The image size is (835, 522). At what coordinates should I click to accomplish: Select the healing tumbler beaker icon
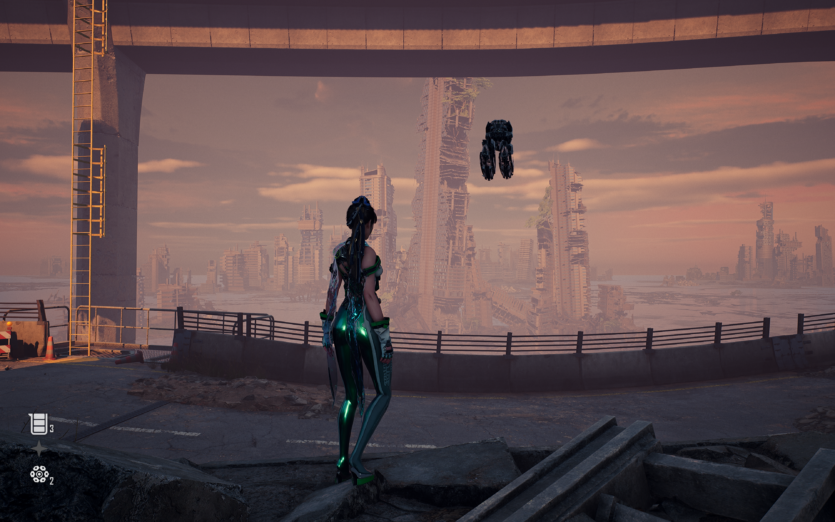tap(38, 424)
